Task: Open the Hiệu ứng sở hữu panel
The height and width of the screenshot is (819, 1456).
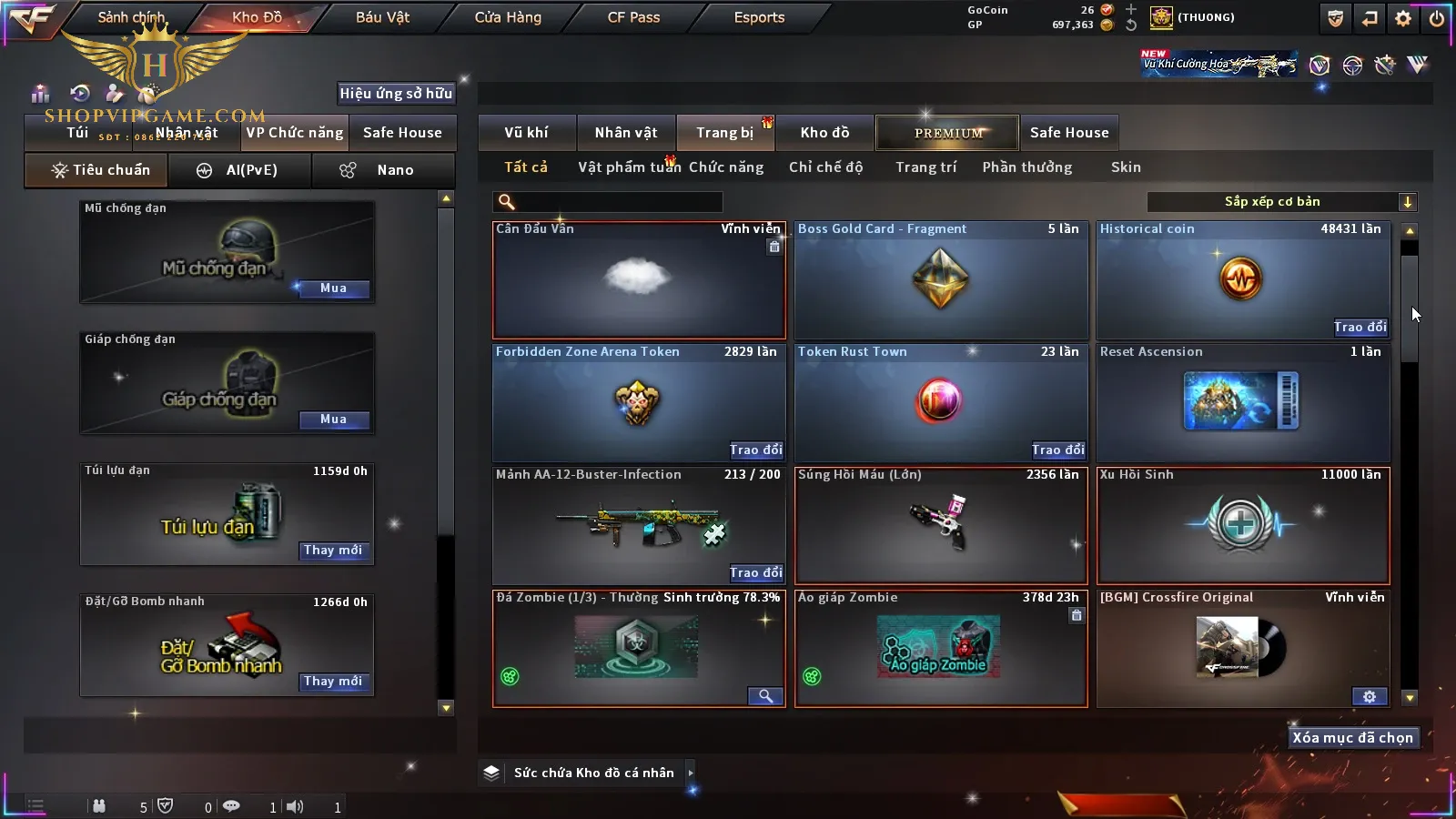Action: coord(396,93)
